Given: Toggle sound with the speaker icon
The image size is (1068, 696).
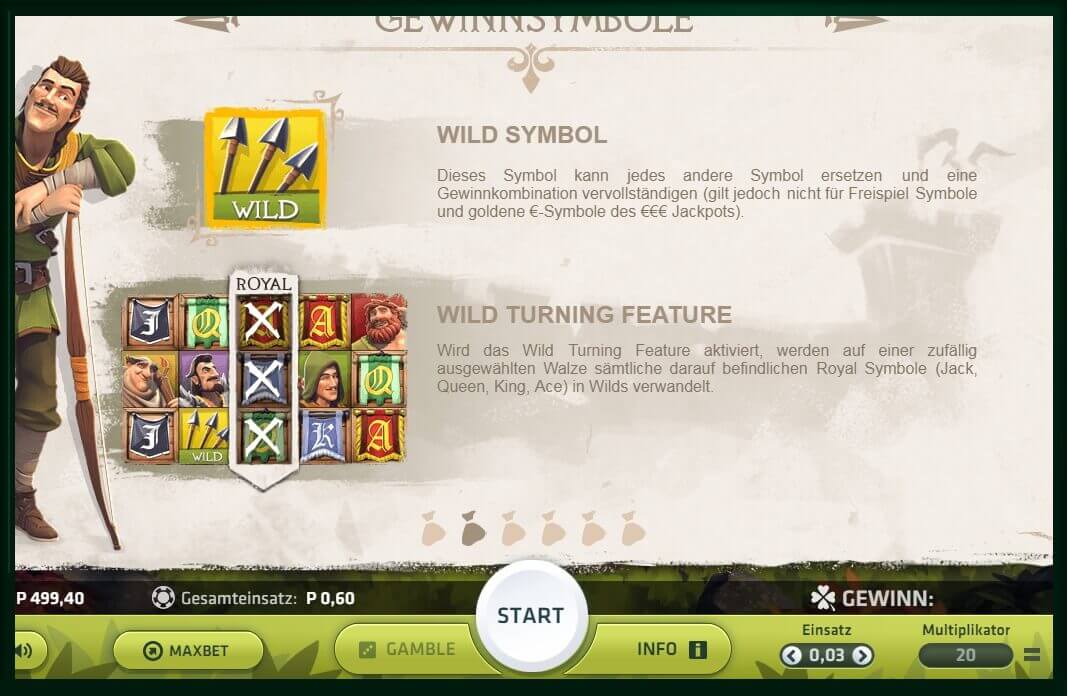Looking at the screenshot, I should tap(24, 651).
